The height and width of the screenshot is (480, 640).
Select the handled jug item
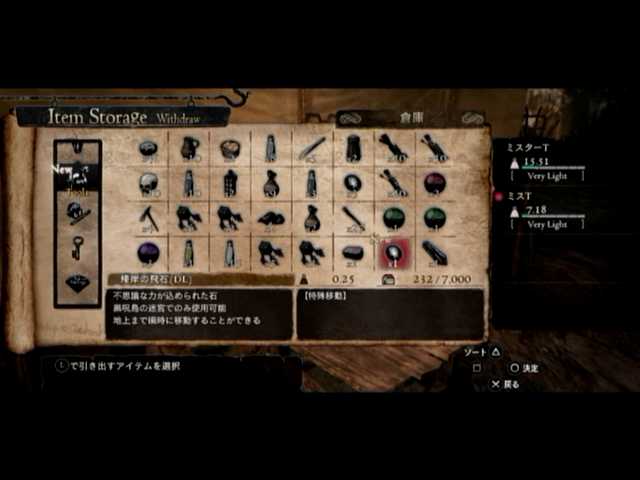tap(190, 148)
